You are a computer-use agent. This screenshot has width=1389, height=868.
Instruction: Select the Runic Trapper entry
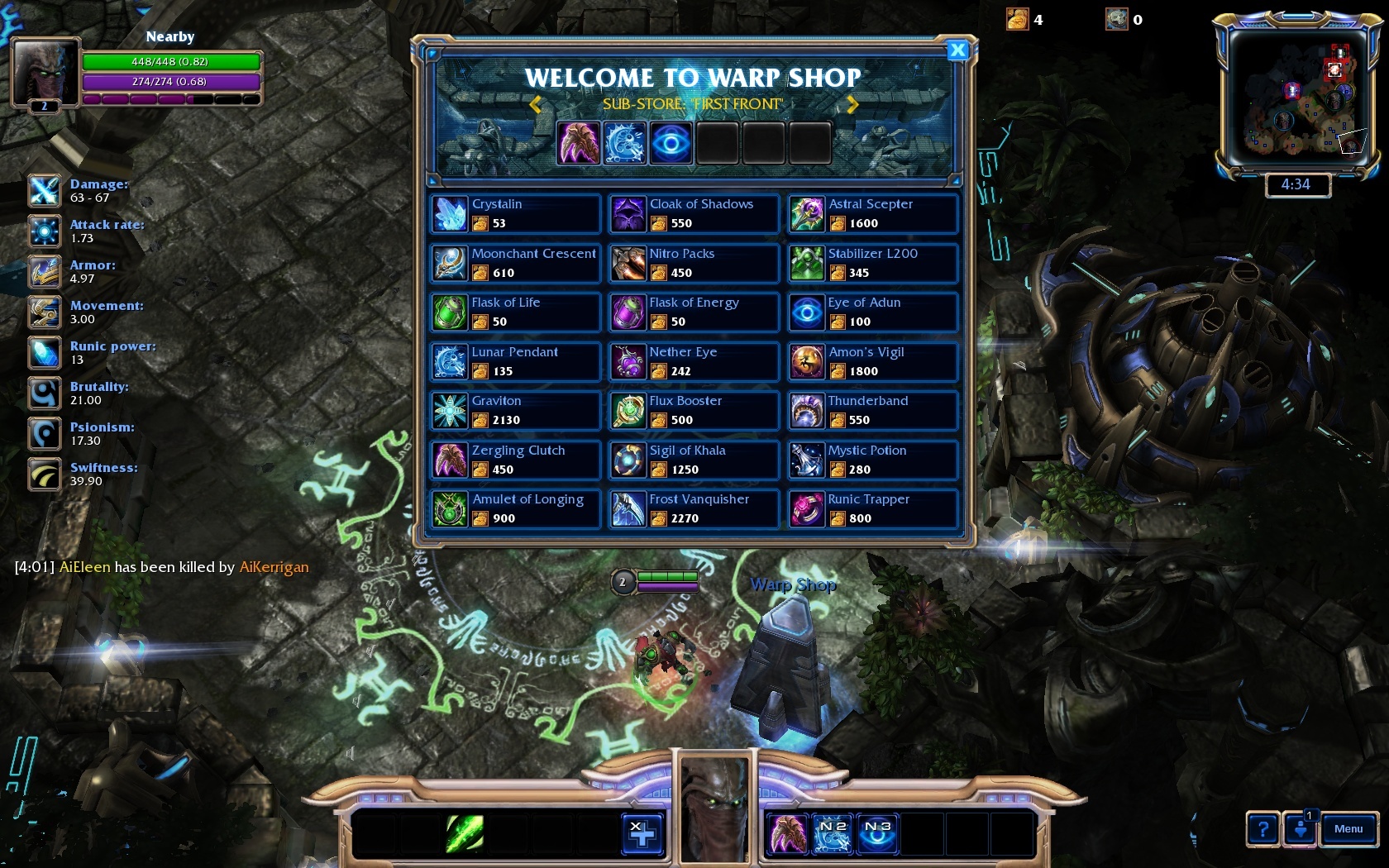point(872,509)
